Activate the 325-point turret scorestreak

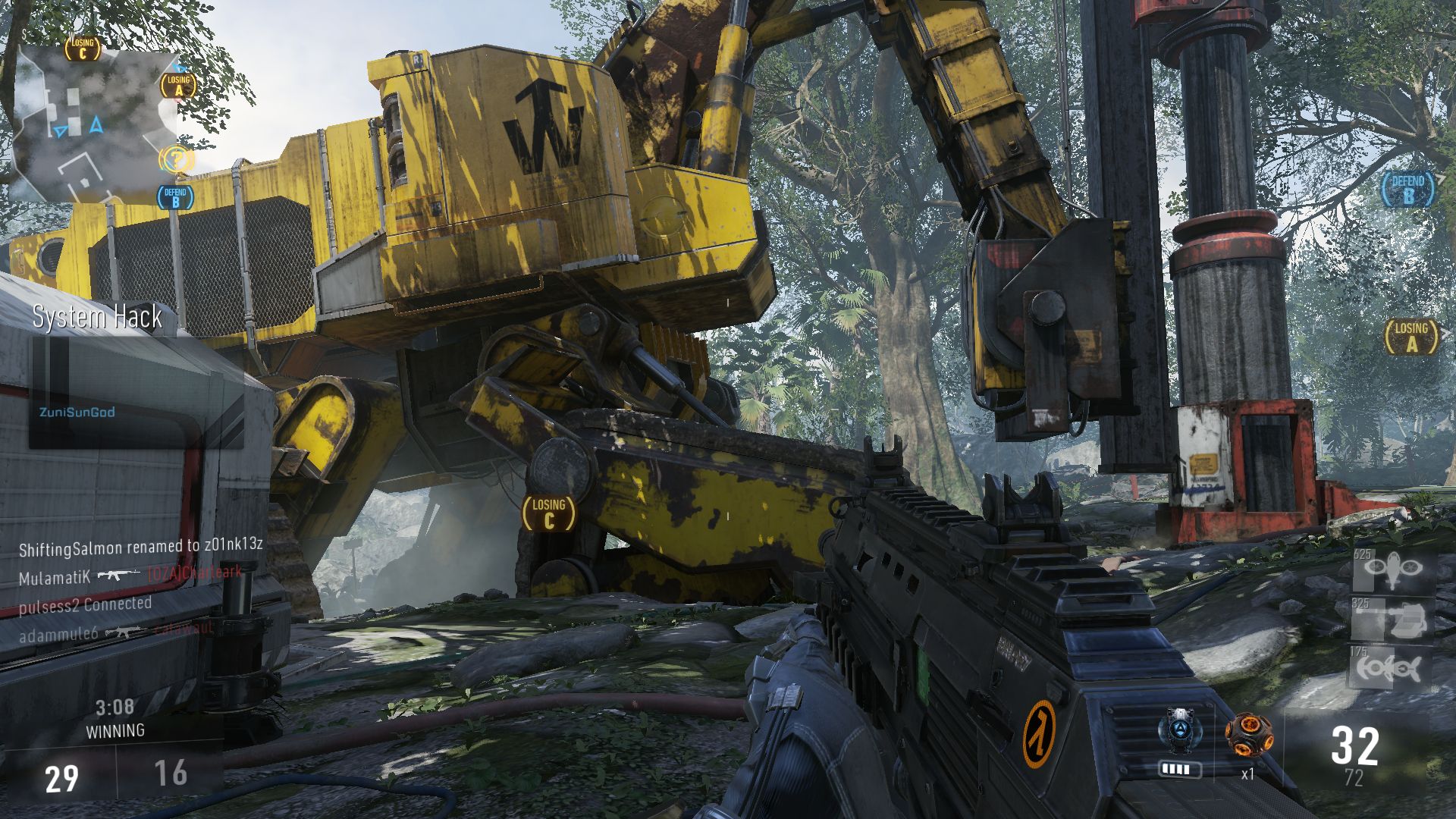[x=1394, y=620]
